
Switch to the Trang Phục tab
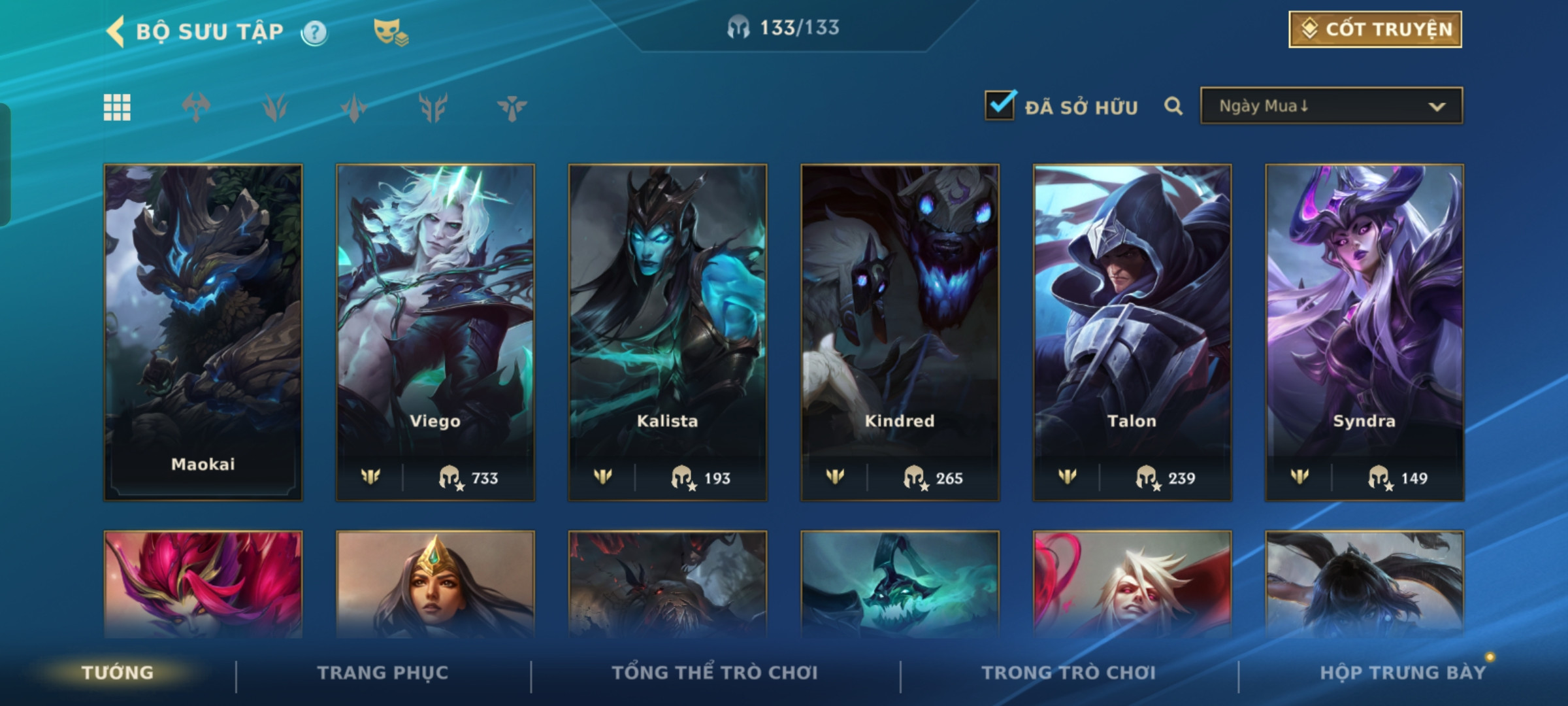point(383,673)
